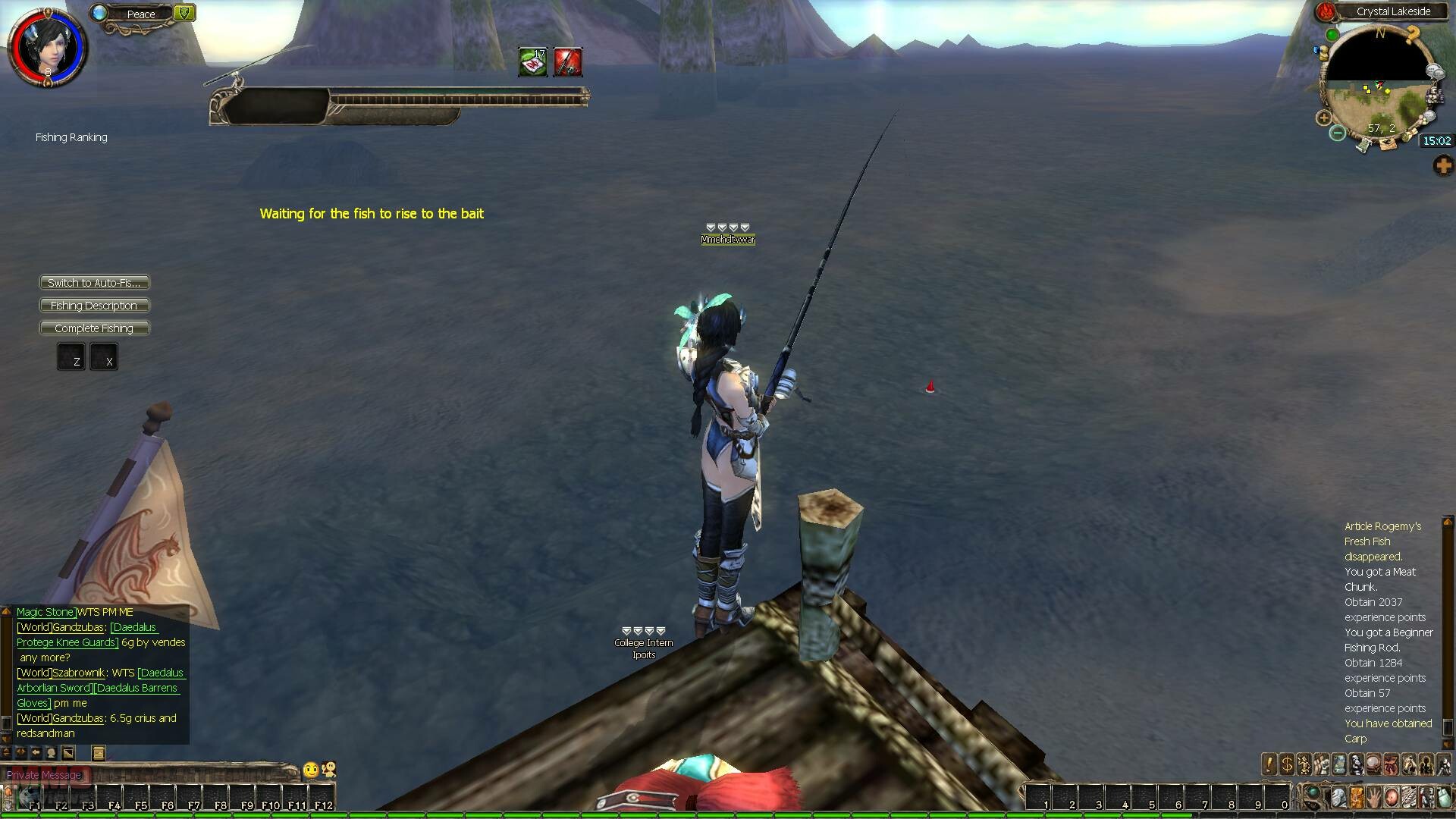The width and height of the screenshot is (1456, 819).
Task: Open the smiley emoticon picker
Action: 311,770
